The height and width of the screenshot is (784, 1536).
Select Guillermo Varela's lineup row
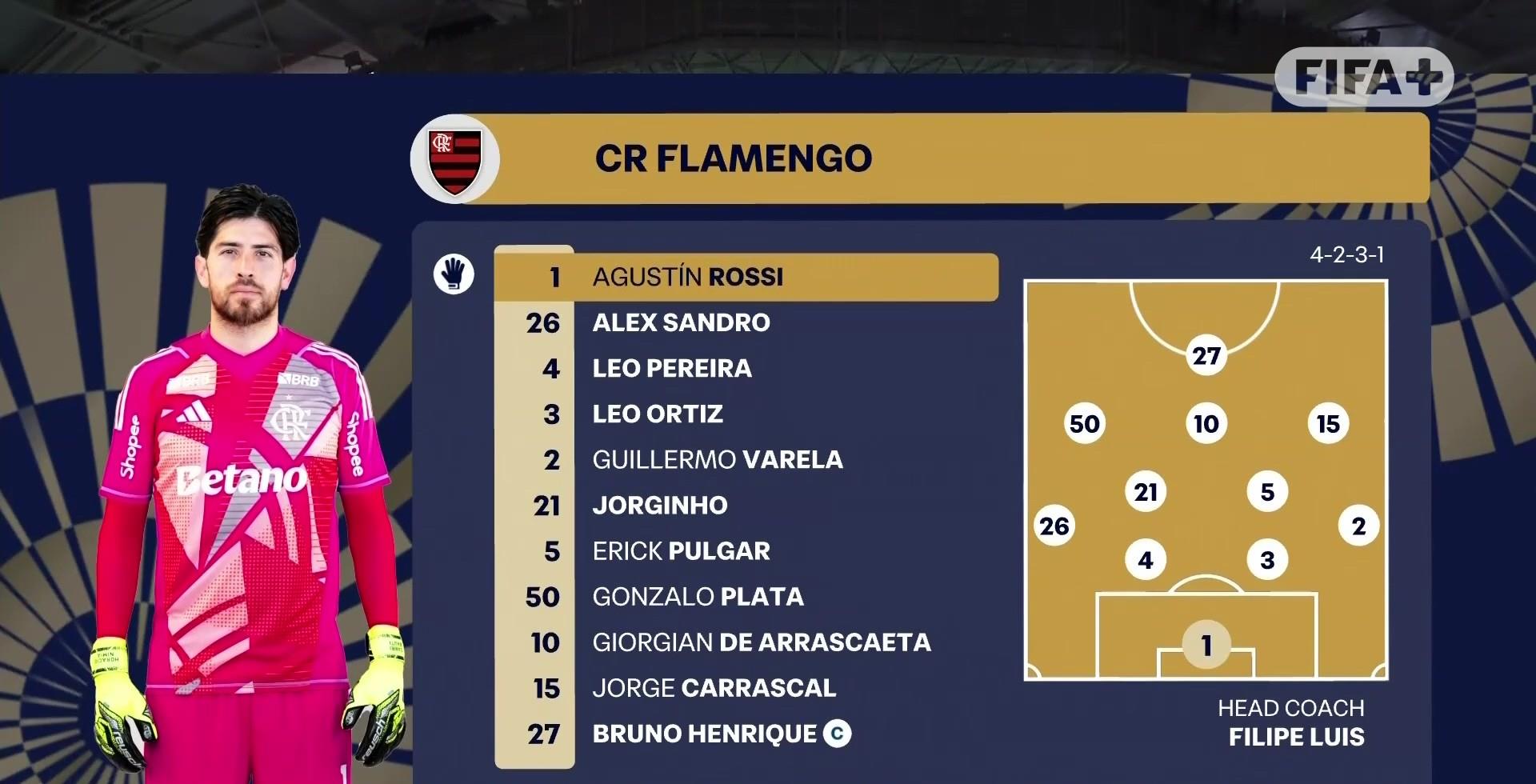(717, 459)
